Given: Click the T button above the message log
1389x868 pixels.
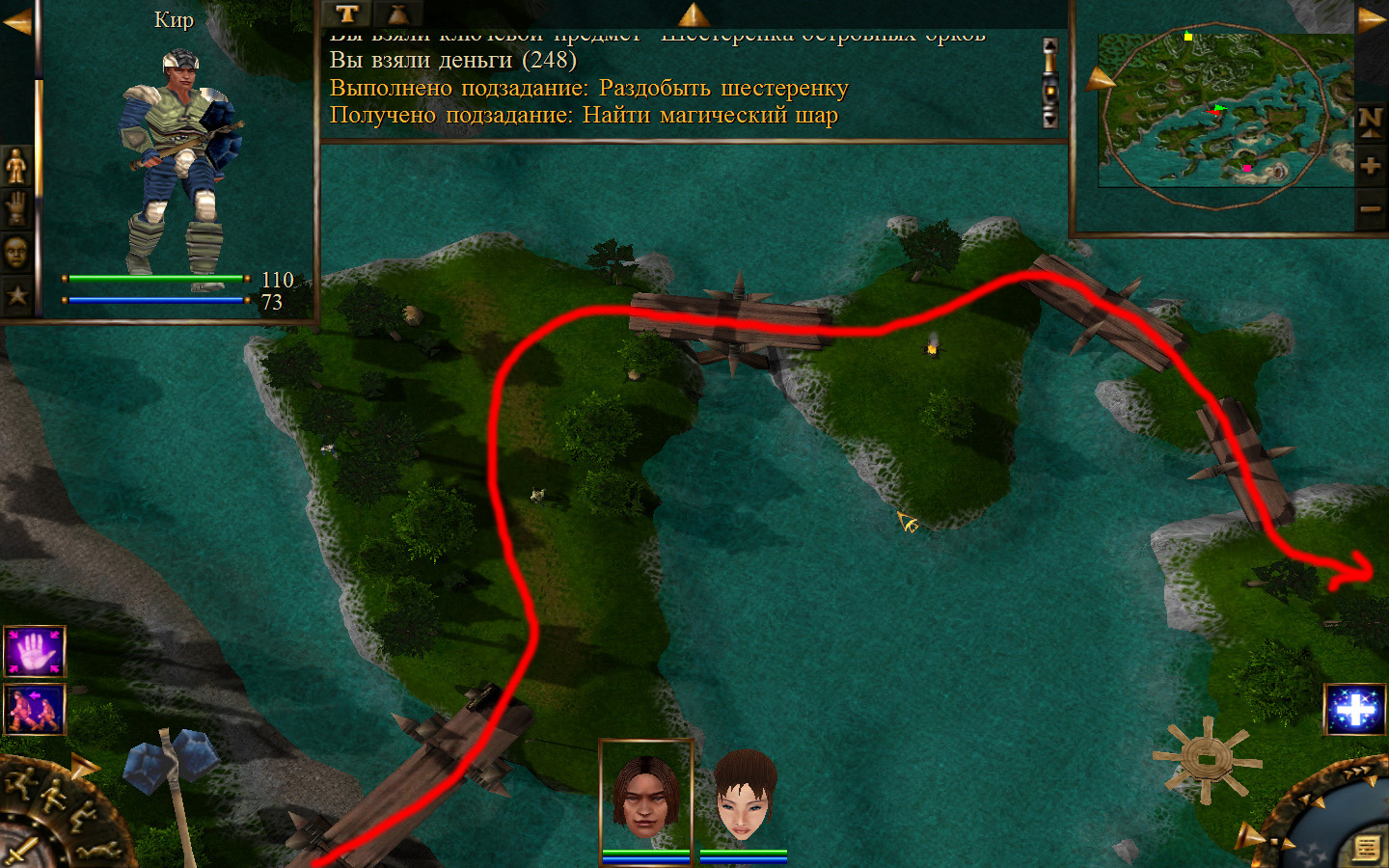Looking at the screenshot, I should tap(347, 14).
